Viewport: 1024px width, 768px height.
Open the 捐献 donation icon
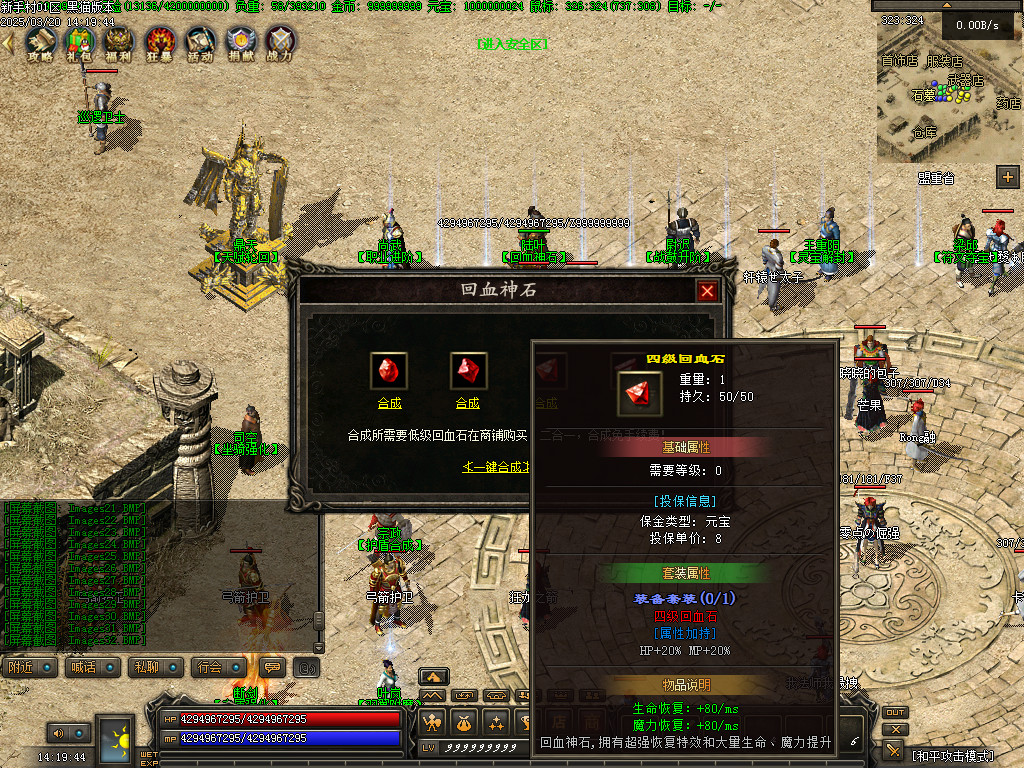point(240,42)
